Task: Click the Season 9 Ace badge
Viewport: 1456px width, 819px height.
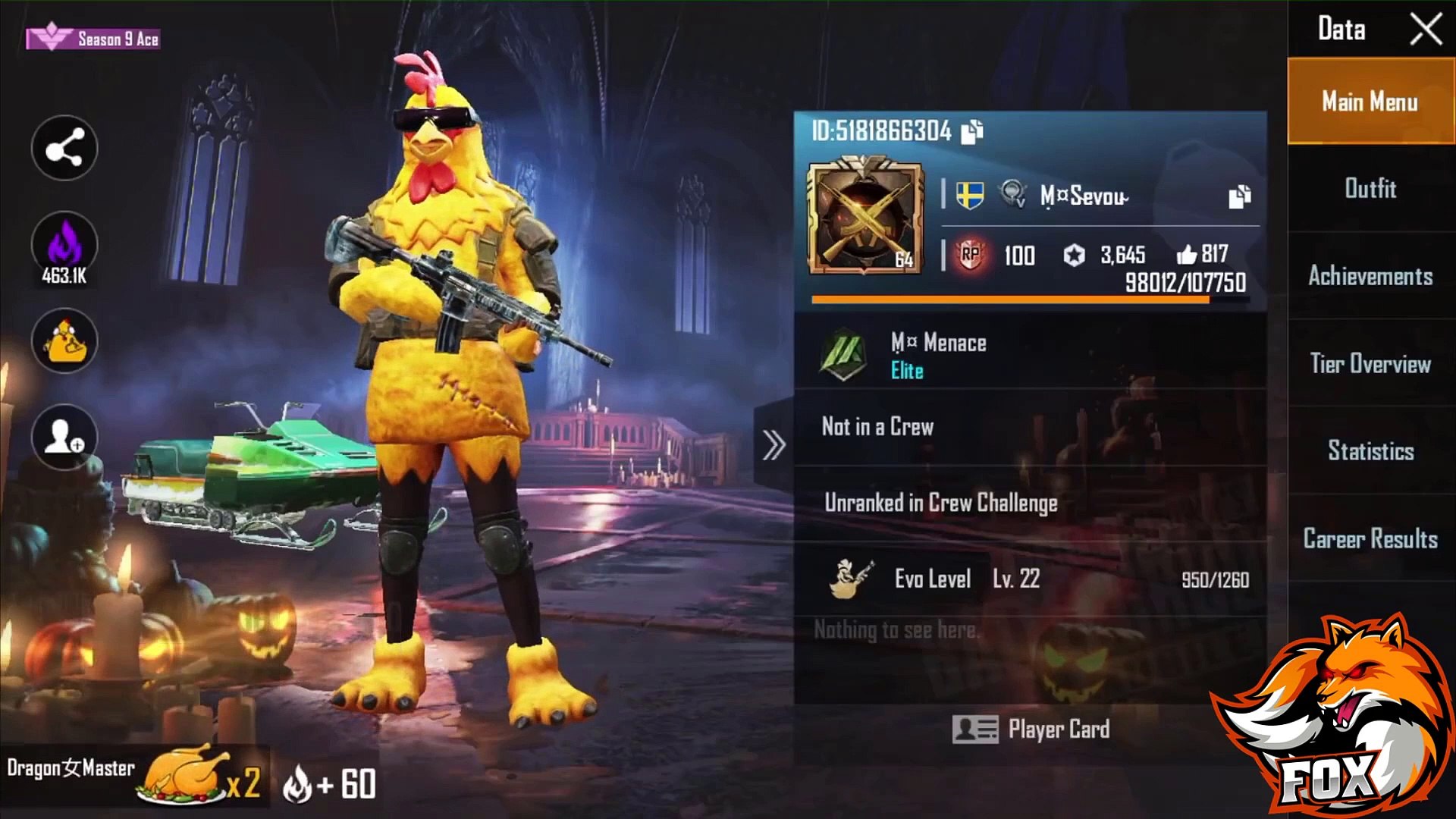Action: coord(93,39)
